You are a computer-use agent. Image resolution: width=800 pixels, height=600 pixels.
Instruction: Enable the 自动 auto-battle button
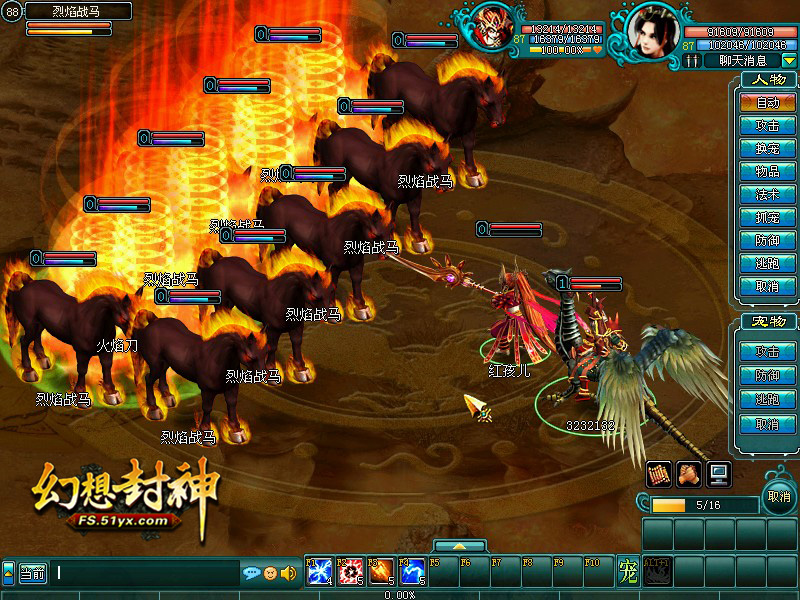(767, 102)
